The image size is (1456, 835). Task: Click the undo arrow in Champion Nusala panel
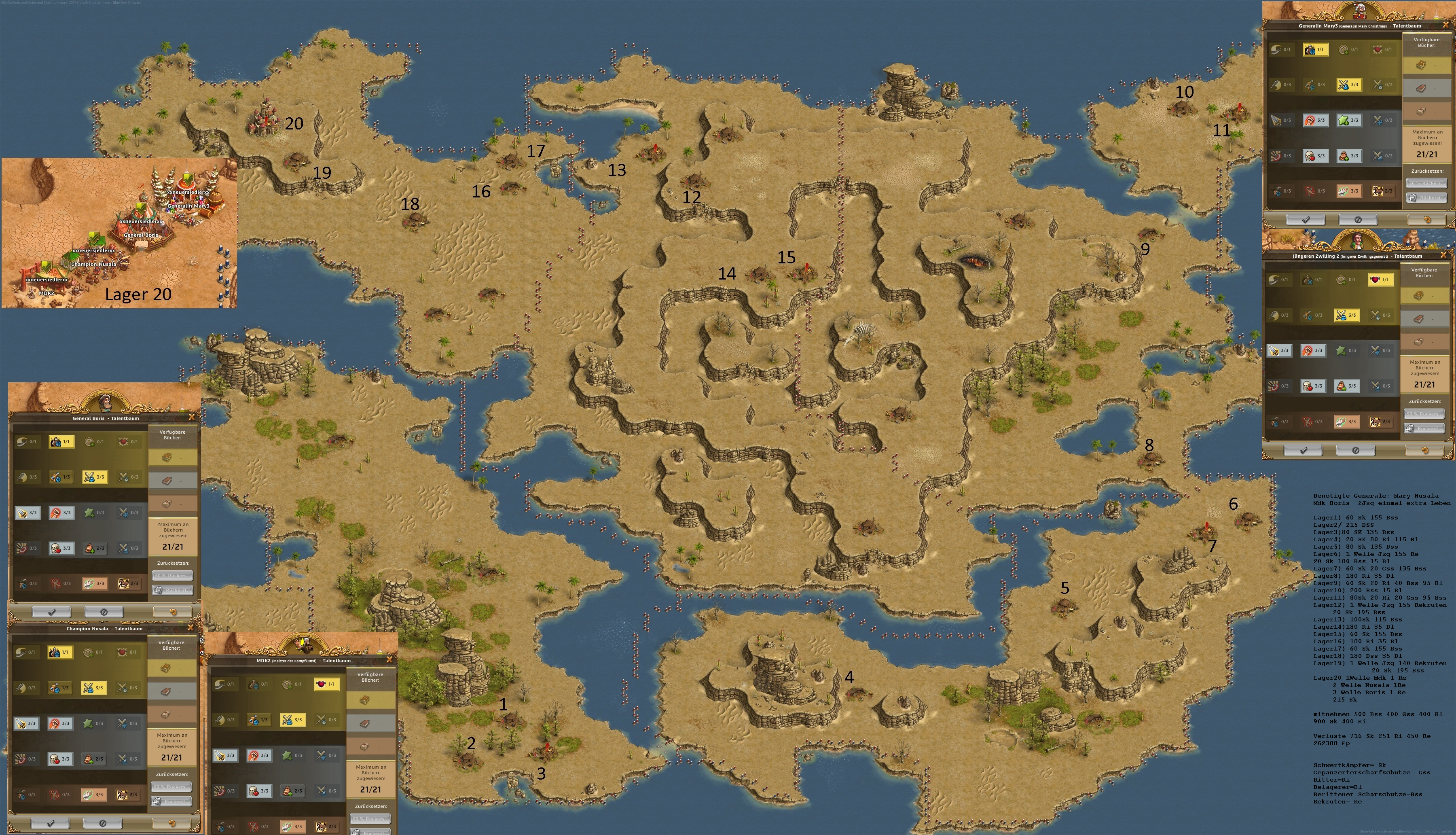171,823
